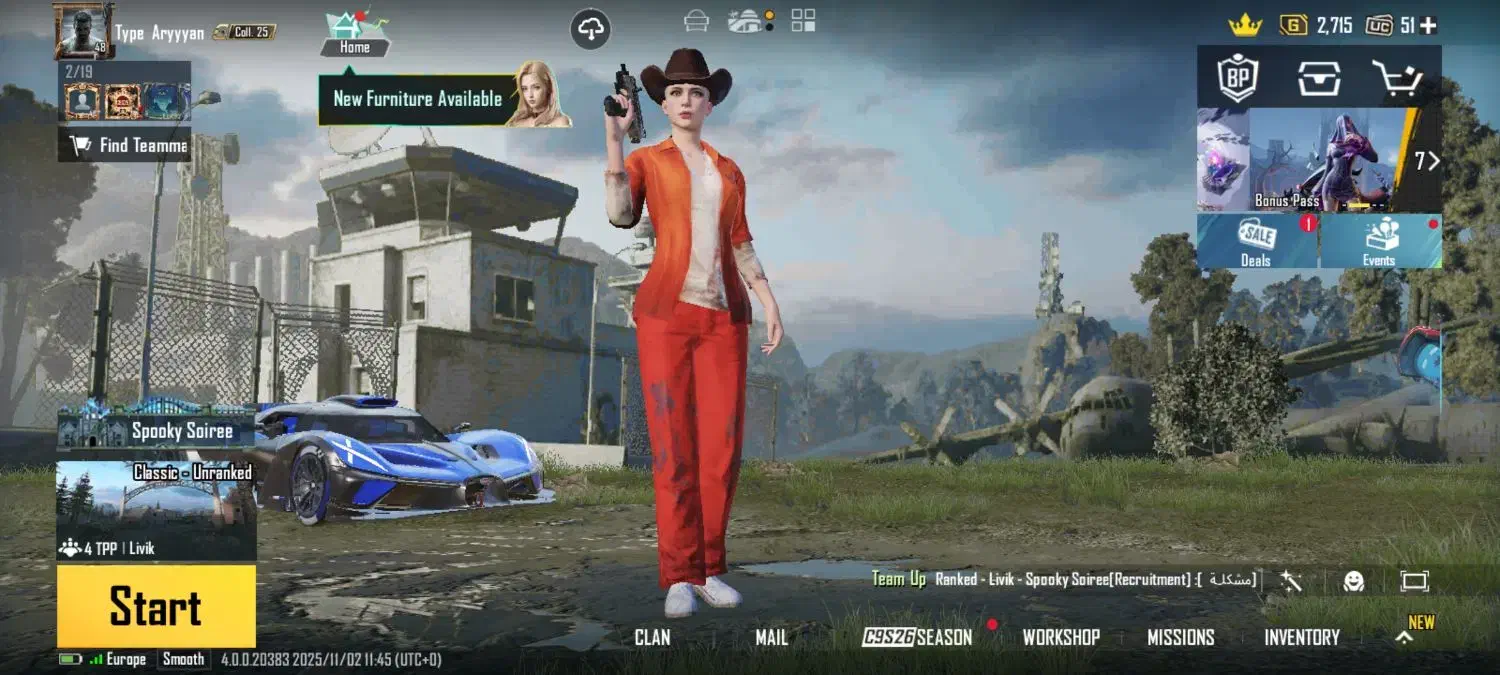Choose the Classic Unranked mode selector
The image size is (1500, 675).
click(156, 509)
